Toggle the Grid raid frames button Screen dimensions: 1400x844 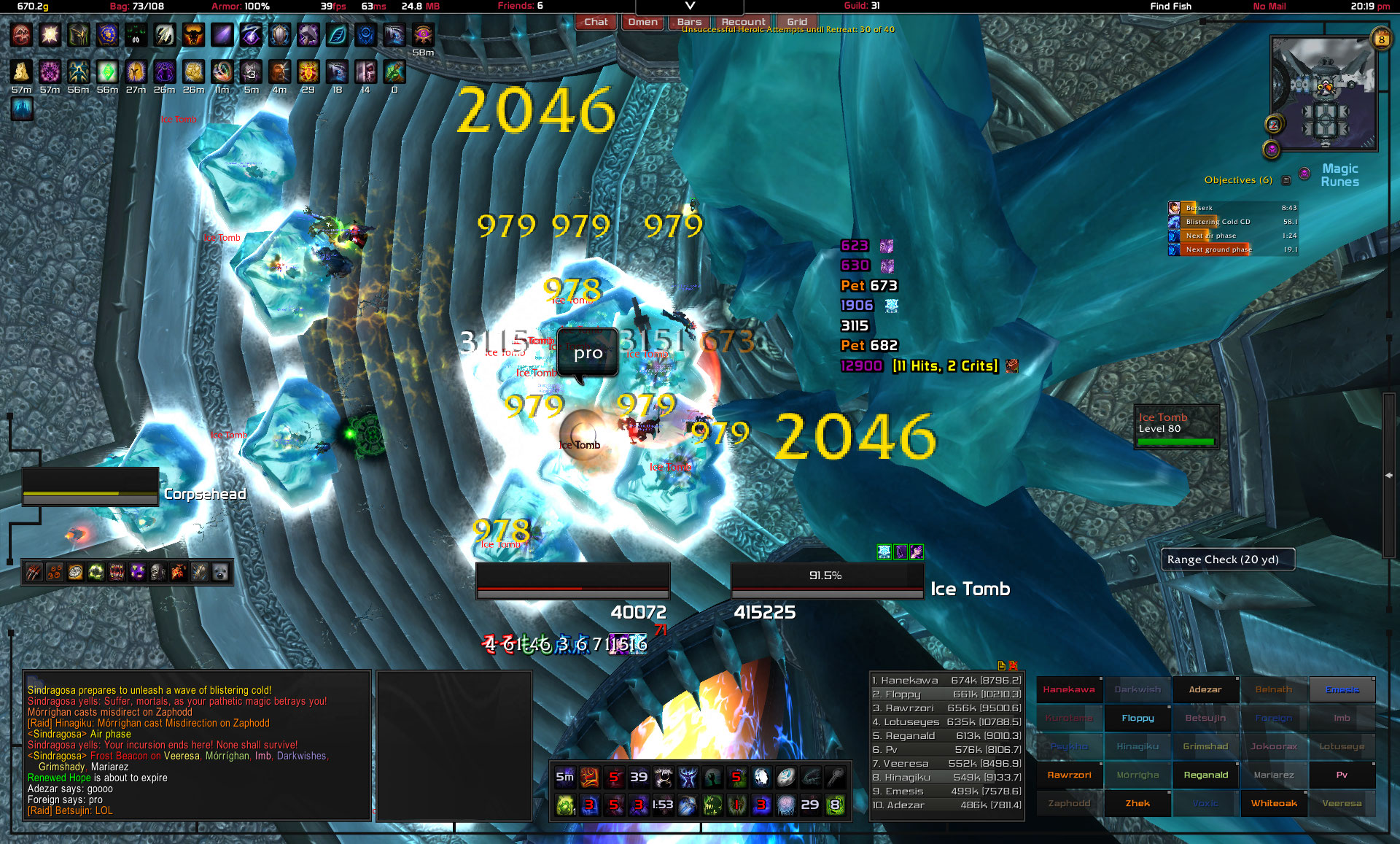796,22
